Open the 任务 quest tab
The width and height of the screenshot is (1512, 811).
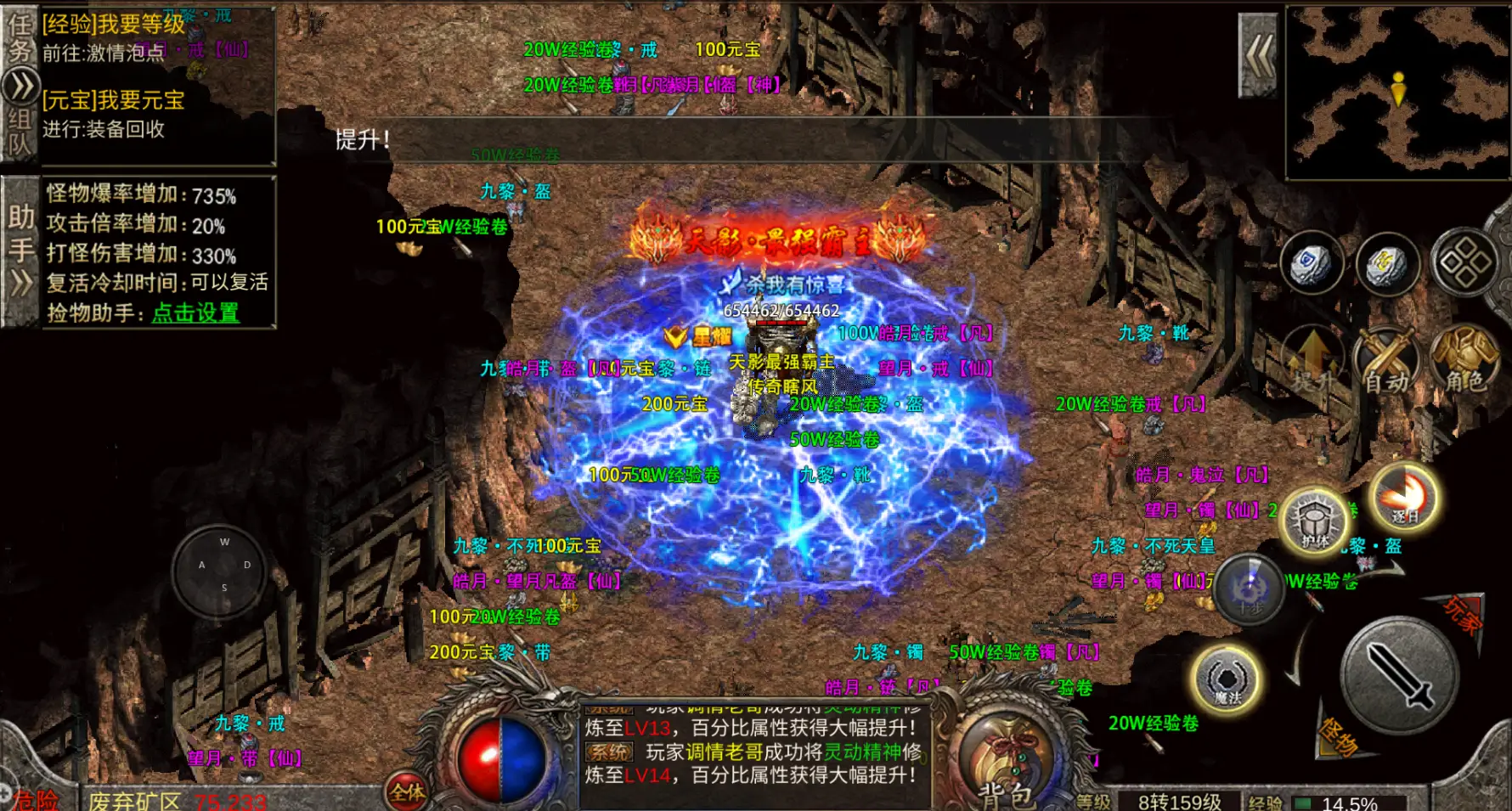[x=20, y=38]
